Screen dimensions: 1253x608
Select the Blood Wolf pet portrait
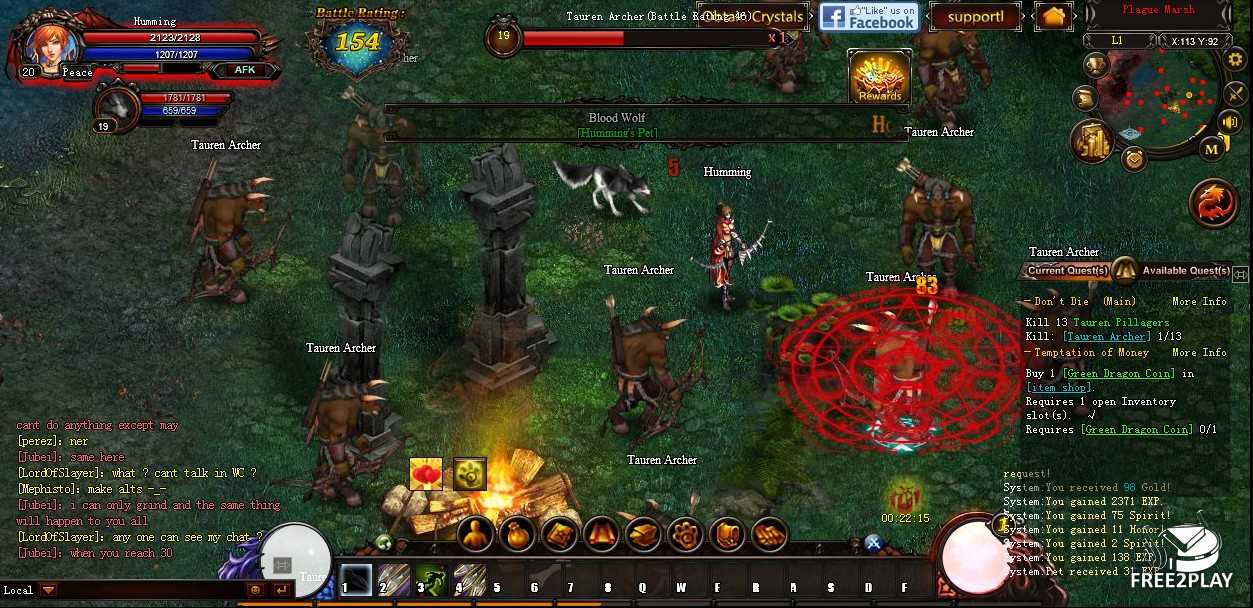(118, 105)
